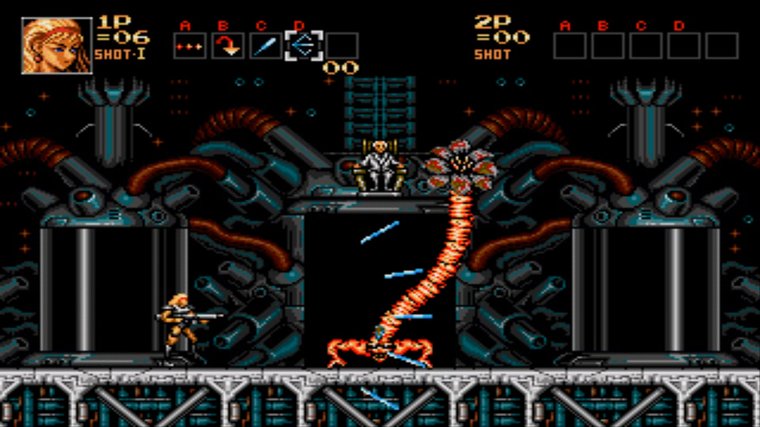760x427 pixels.
Task: Select weapon slot A with red arrow shot
Action: [x=188, y=45]
